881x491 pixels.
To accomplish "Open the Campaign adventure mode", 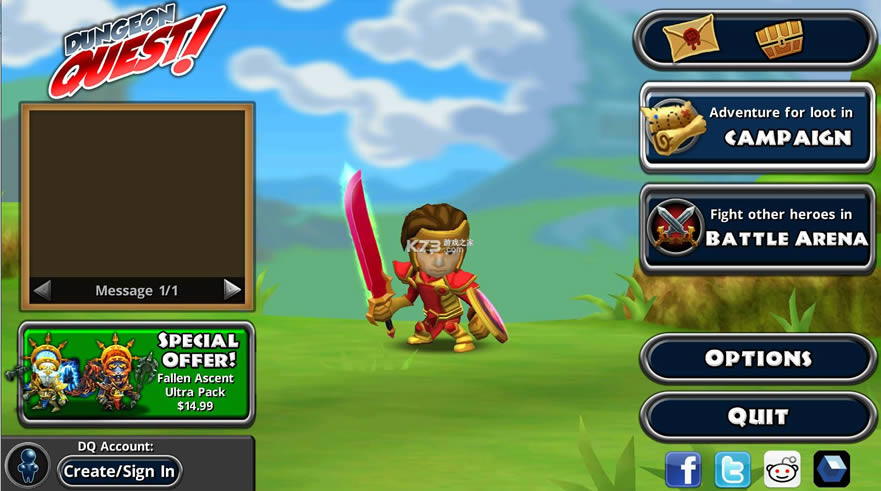I will pos(757,128).
